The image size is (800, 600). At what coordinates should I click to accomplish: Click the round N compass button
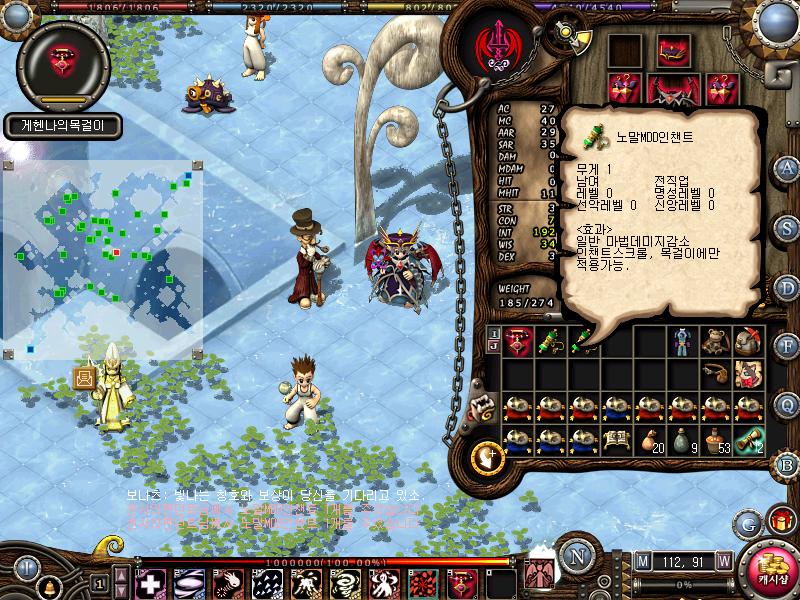click(574, 555)
